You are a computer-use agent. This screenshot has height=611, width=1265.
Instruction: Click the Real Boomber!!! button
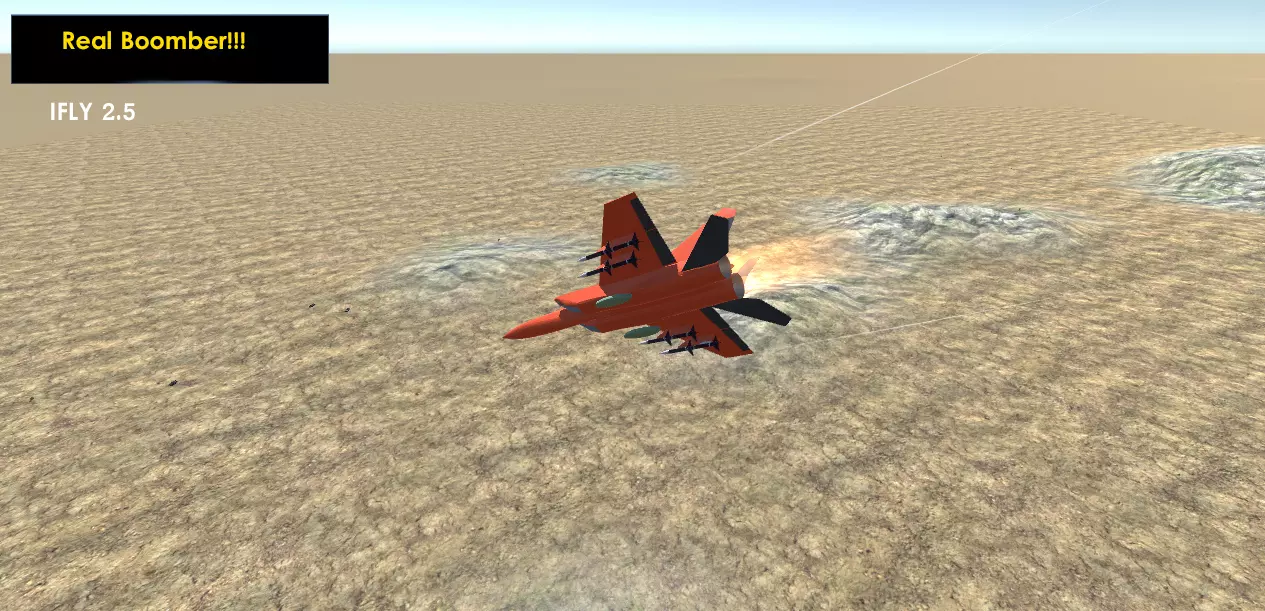[x=169, y=48]
